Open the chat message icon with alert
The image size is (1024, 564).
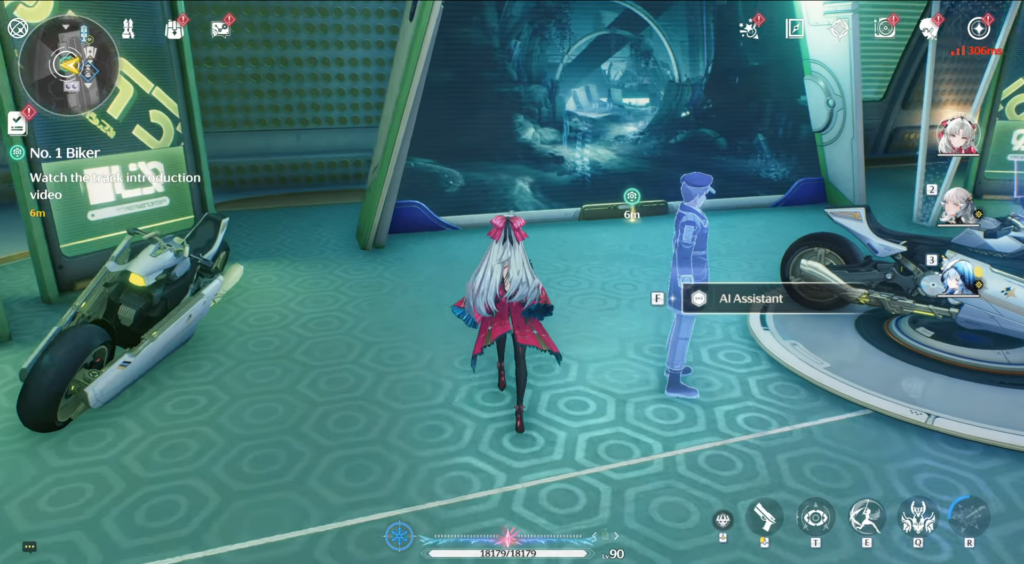(221, 28)
